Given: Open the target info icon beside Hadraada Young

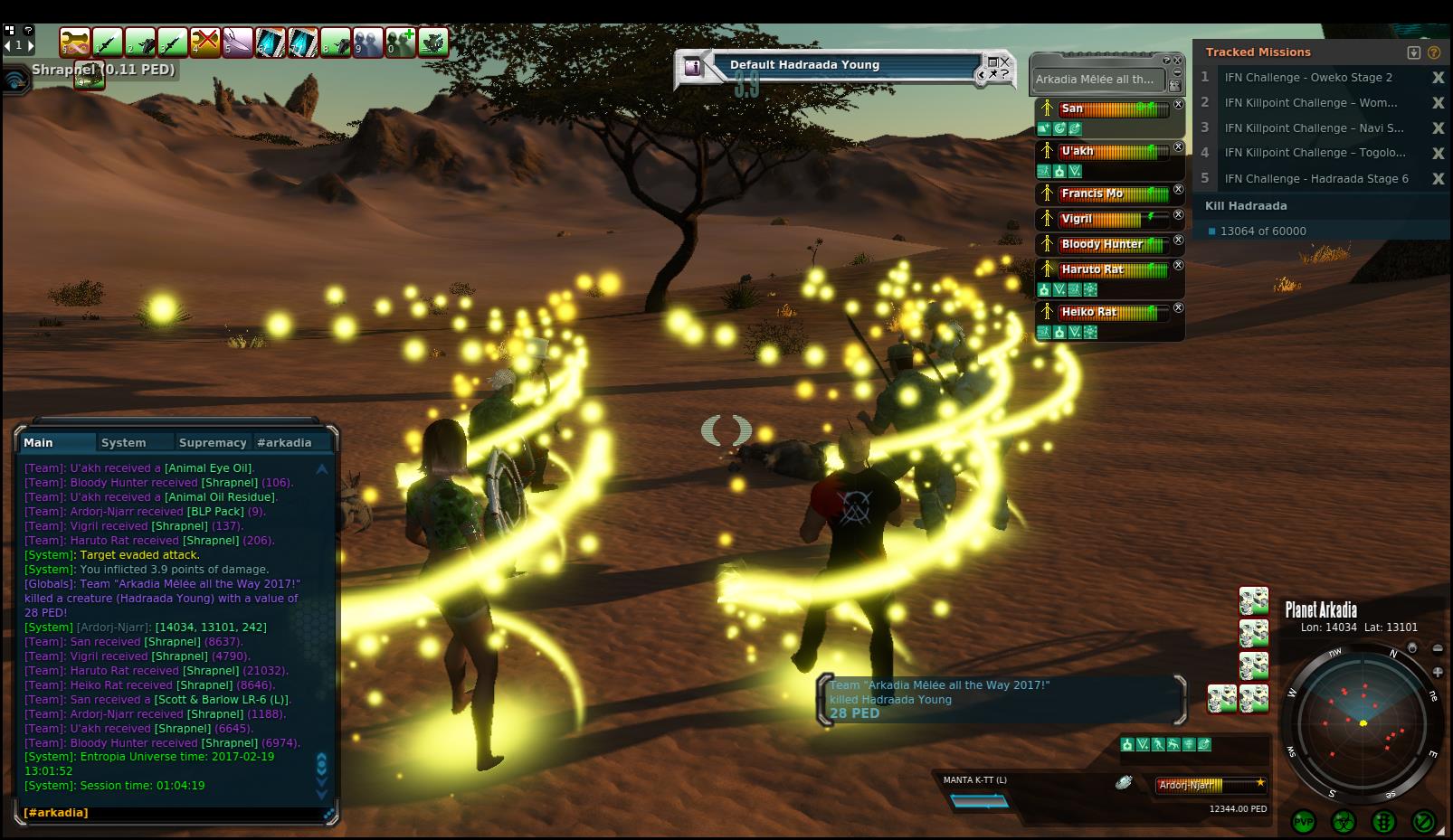Looking at the screenshot, I should pos(692,66).
